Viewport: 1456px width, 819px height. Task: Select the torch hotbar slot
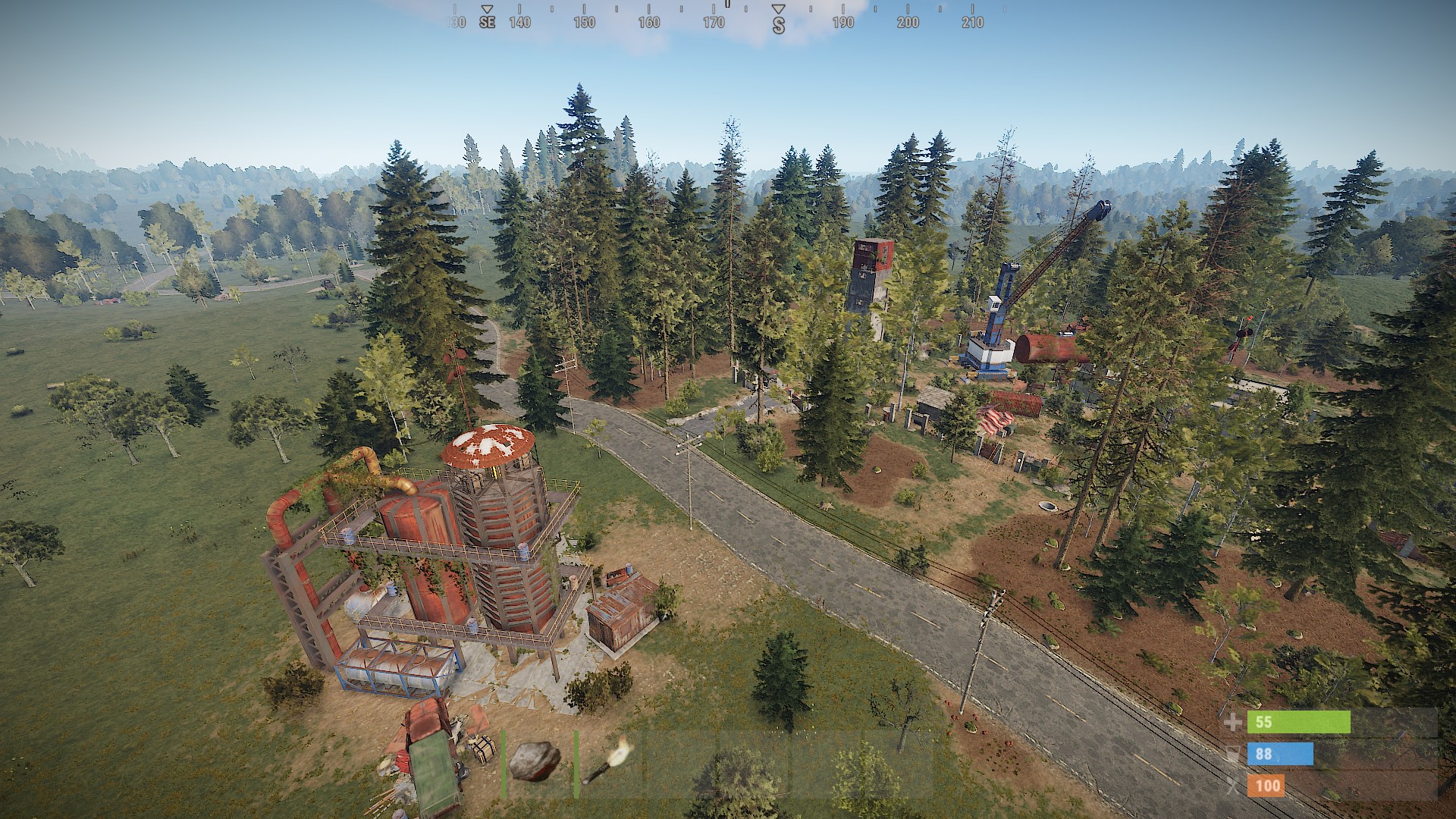pyautogui.click(x=607, y=761)
